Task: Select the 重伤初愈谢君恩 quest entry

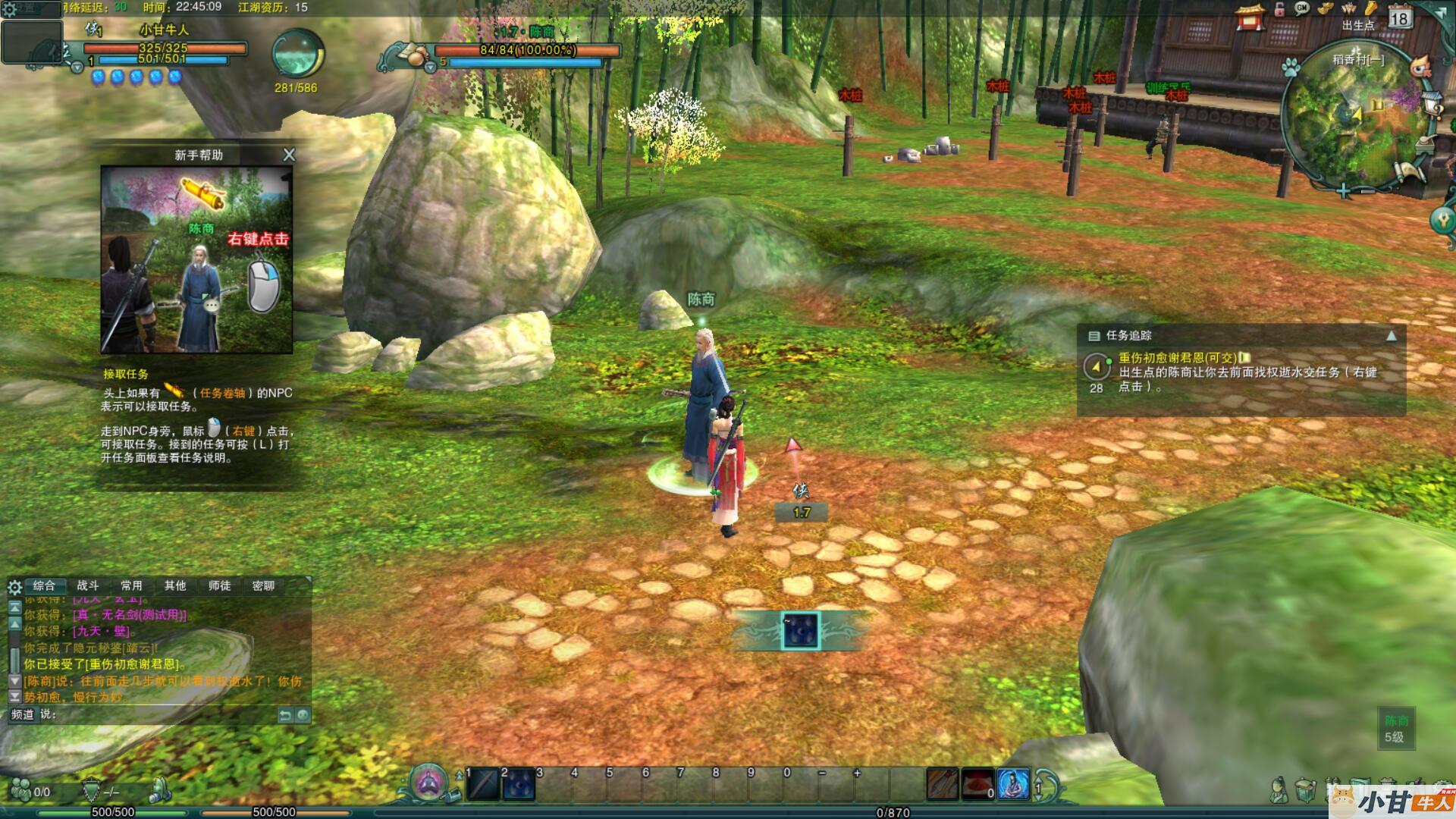Action: pyautogui.click(x=1178, y=358)
